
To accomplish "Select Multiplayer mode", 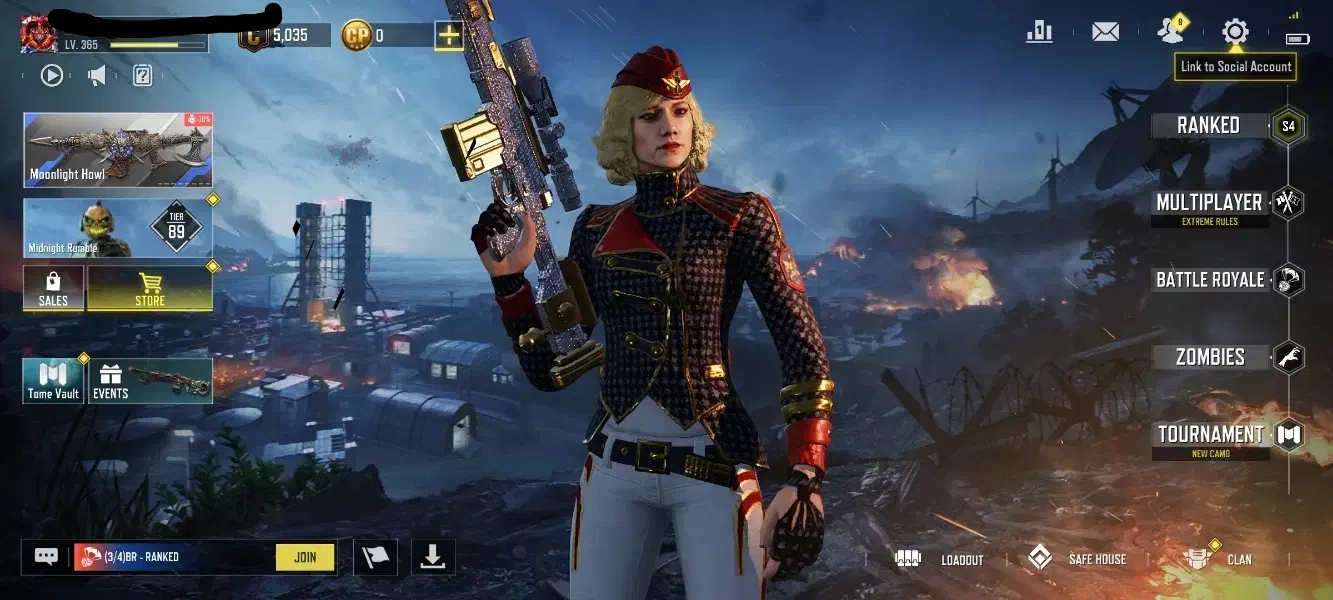I will pyautogui.click(x=1210, y=204).
